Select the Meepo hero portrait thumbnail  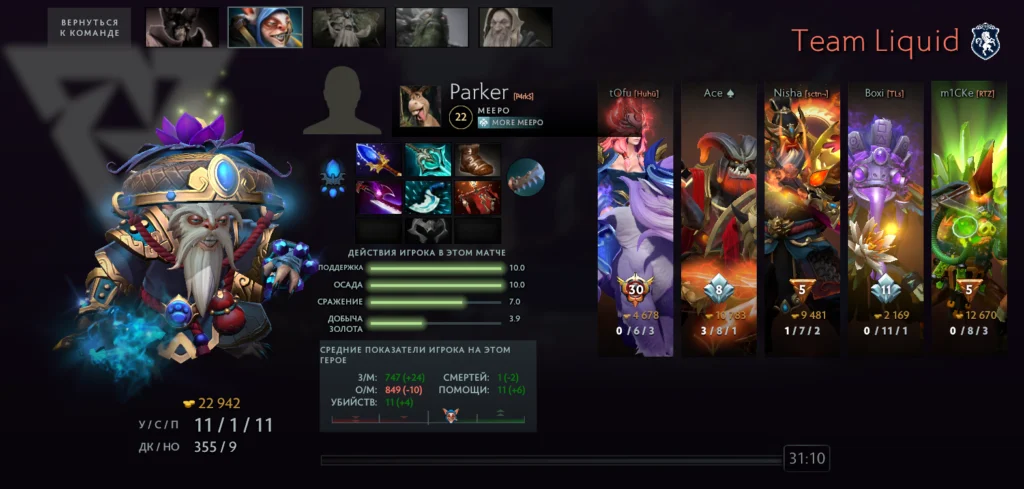[x=265, y=27]
